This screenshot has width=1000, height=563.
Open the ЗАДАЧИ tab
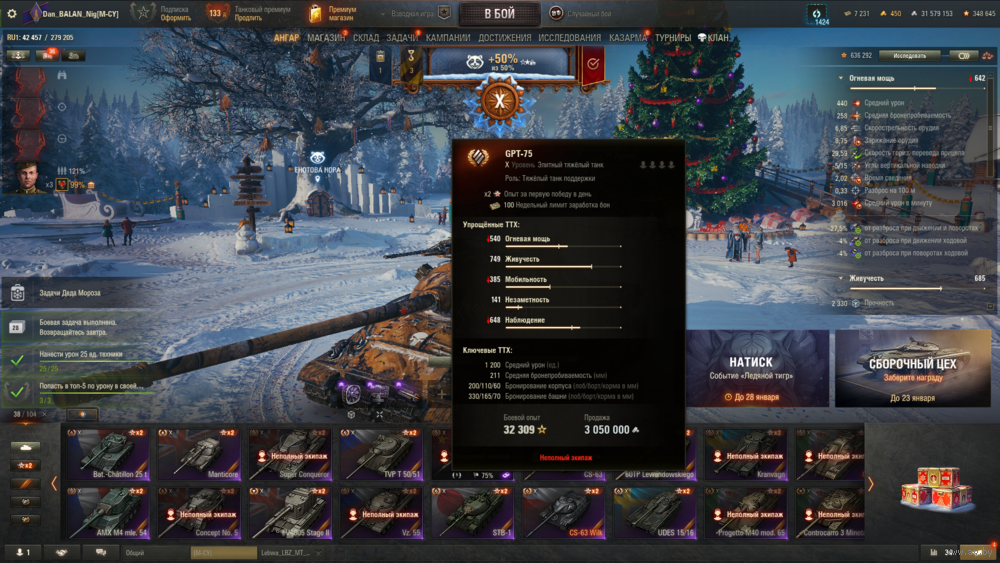(402, 38)
